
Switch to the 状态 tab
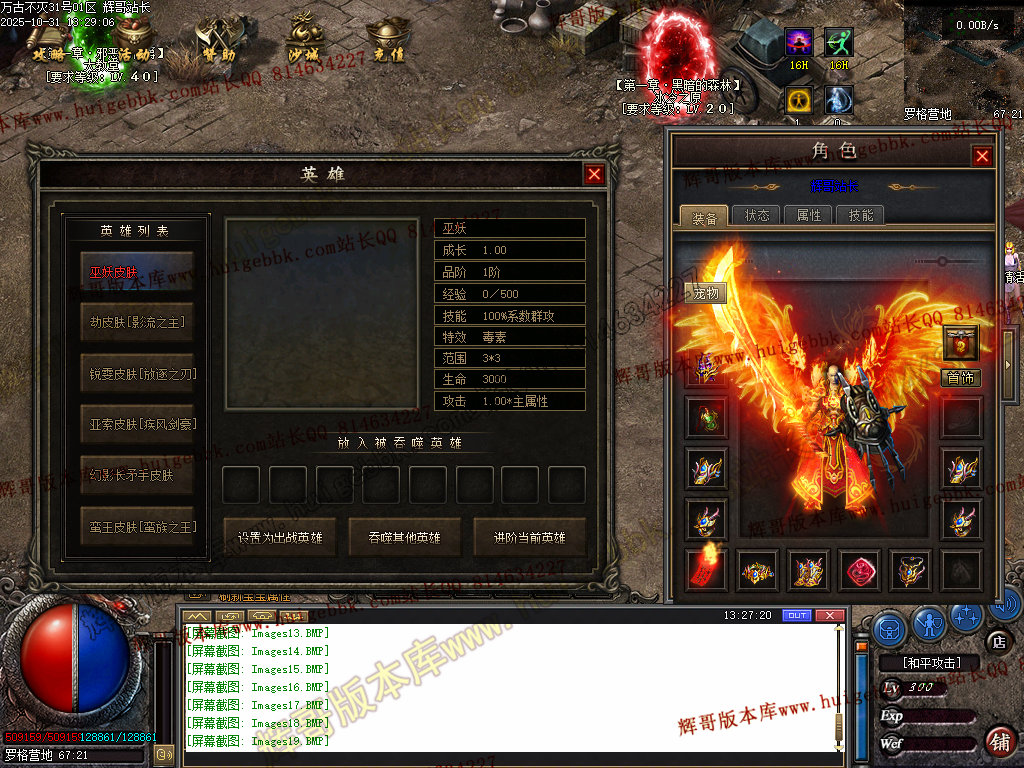click(757, 215)
